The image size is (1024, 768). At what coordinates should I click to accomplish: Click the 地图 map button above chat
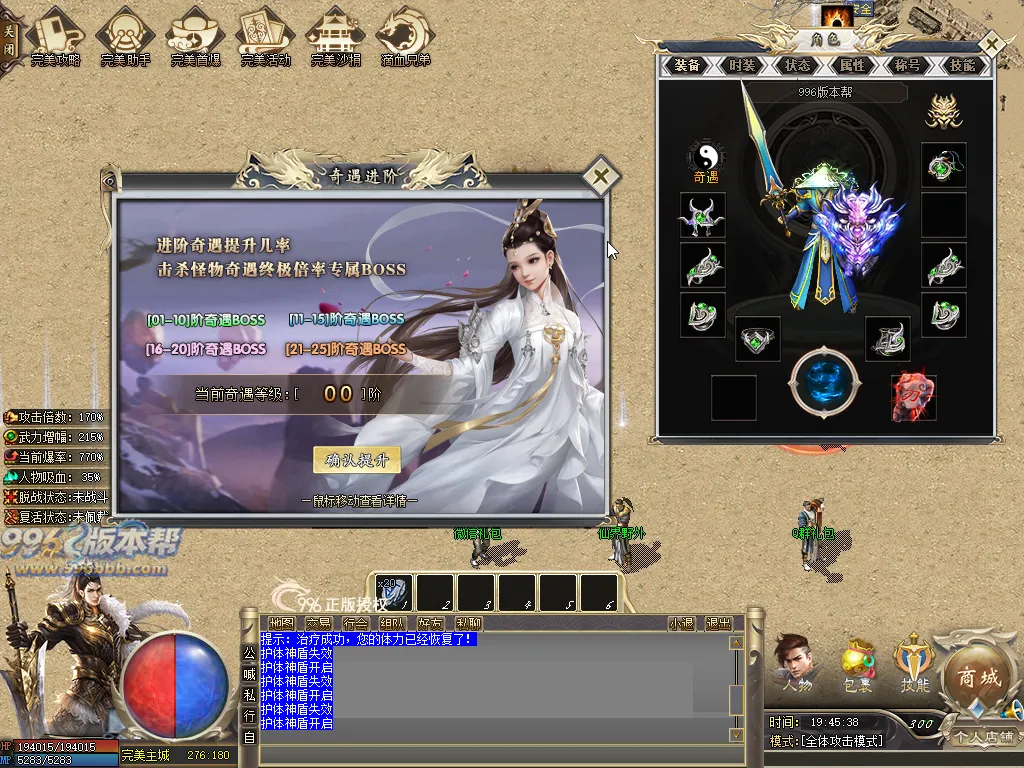pos(282,623)
